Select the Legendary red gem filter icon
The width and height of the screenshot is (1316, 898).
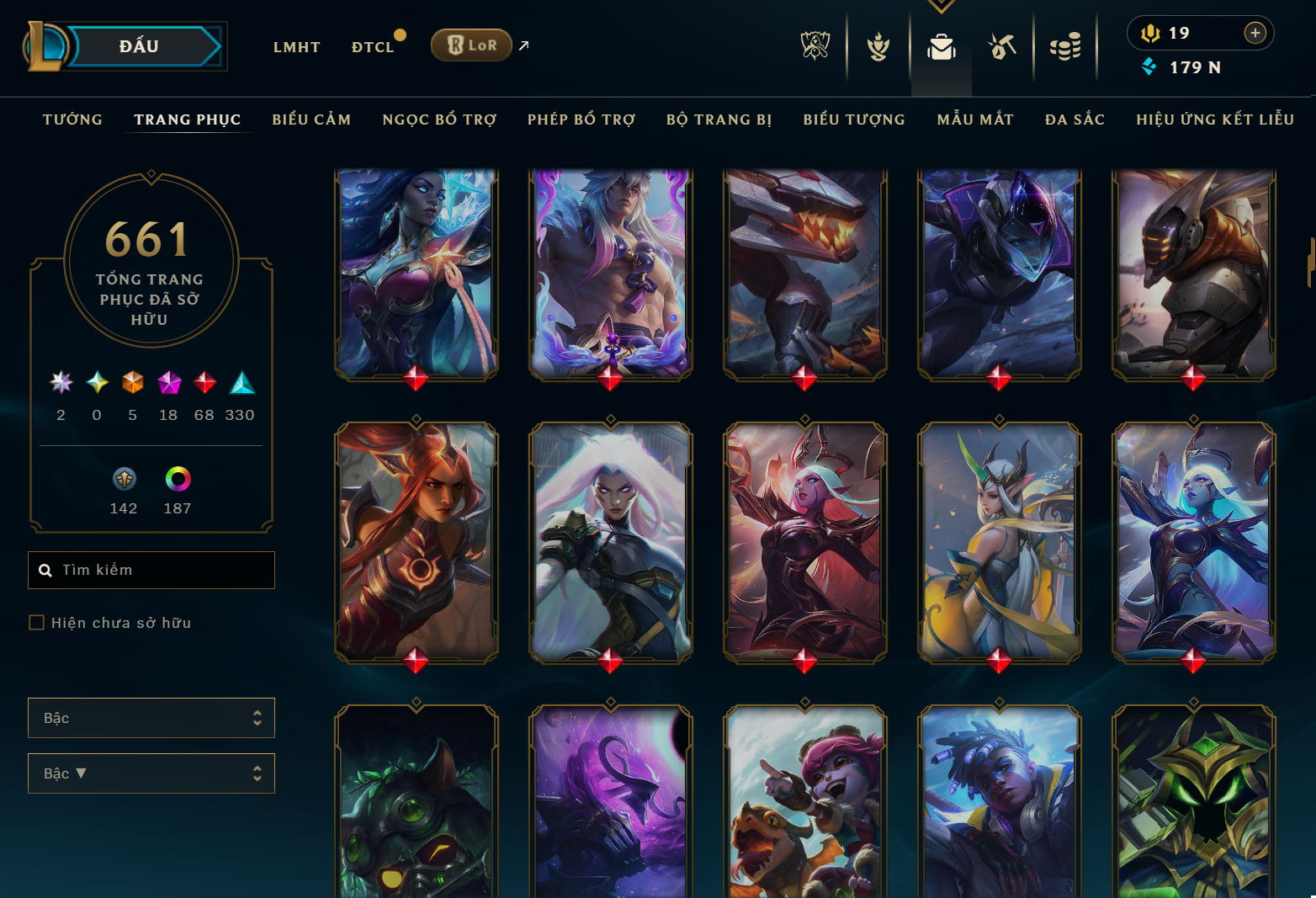(203, 385)
